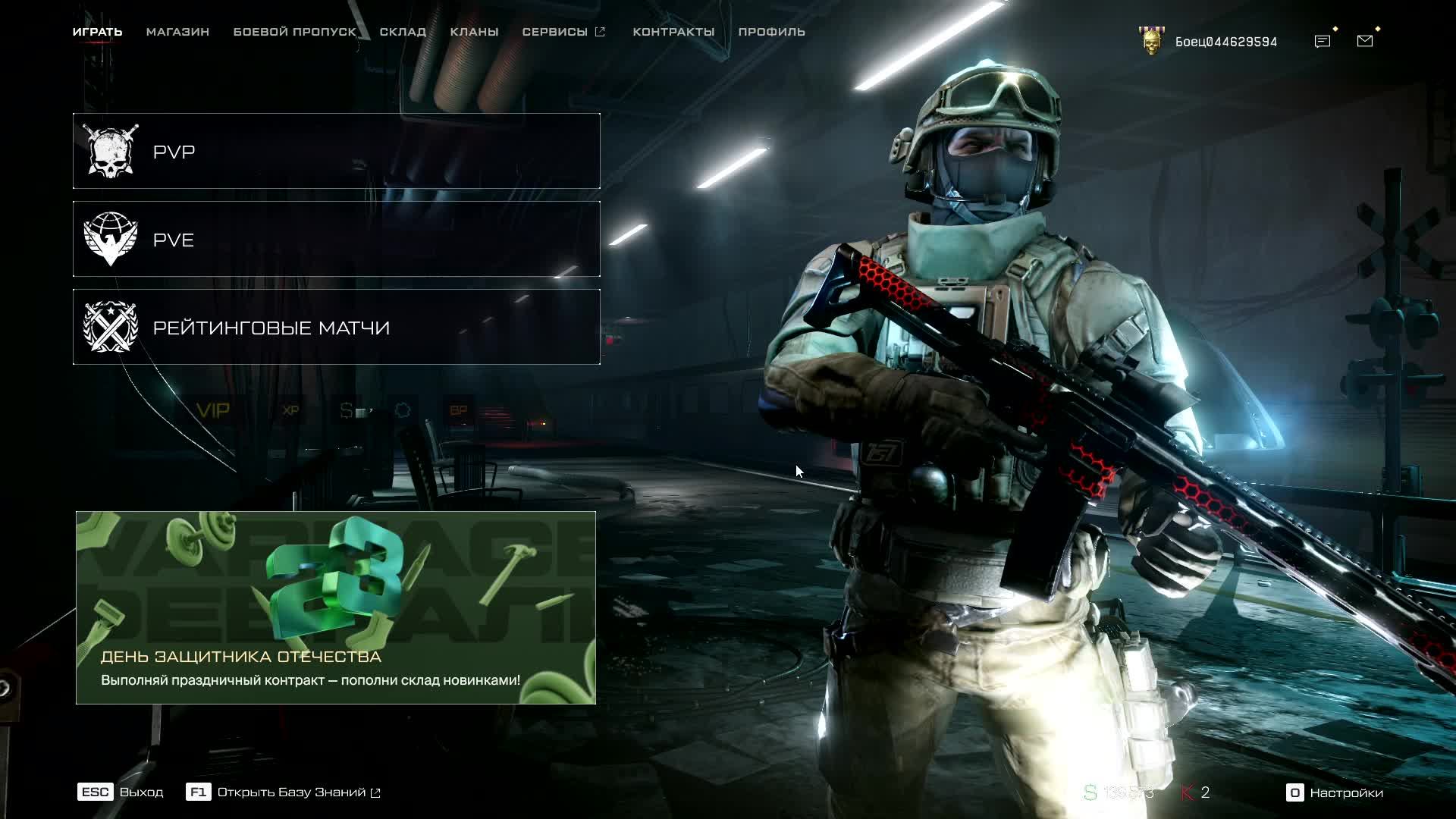The image size is (1456, 819).
Task: Switch to the КЛАНЫ tab
Action: point(474,32)
